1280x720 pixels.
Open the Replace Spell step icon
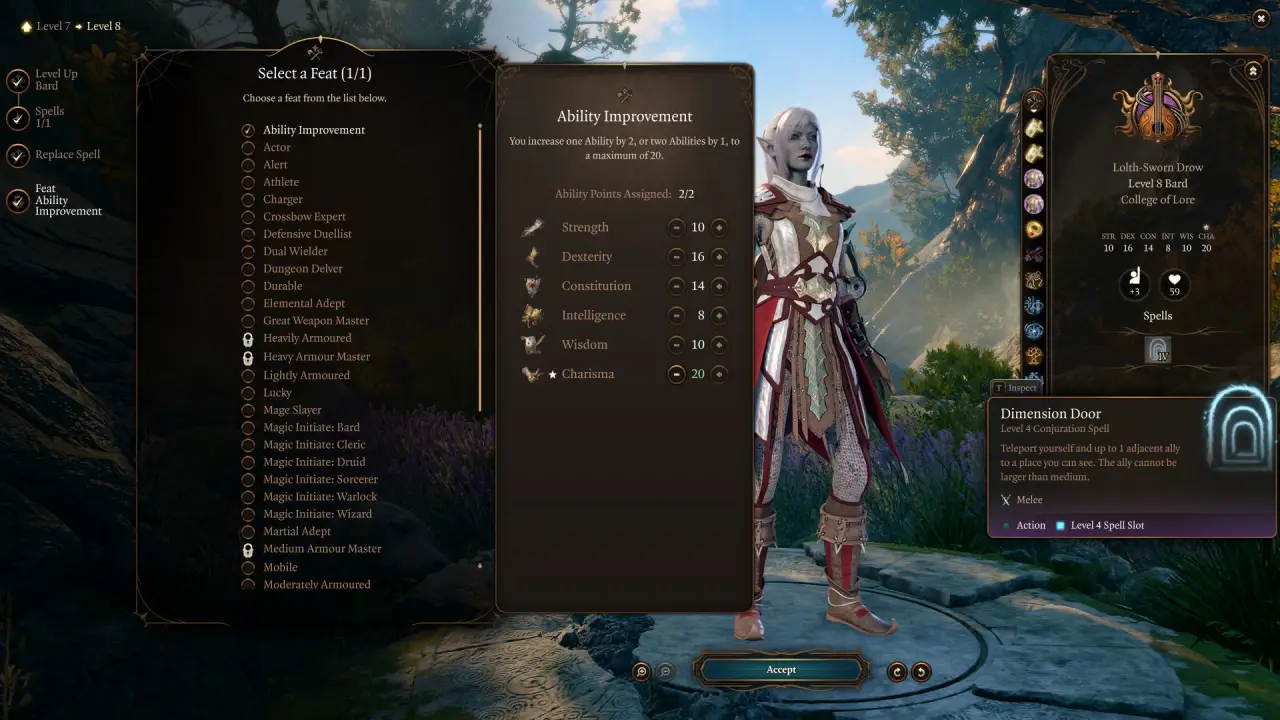[x=18, y=155]
